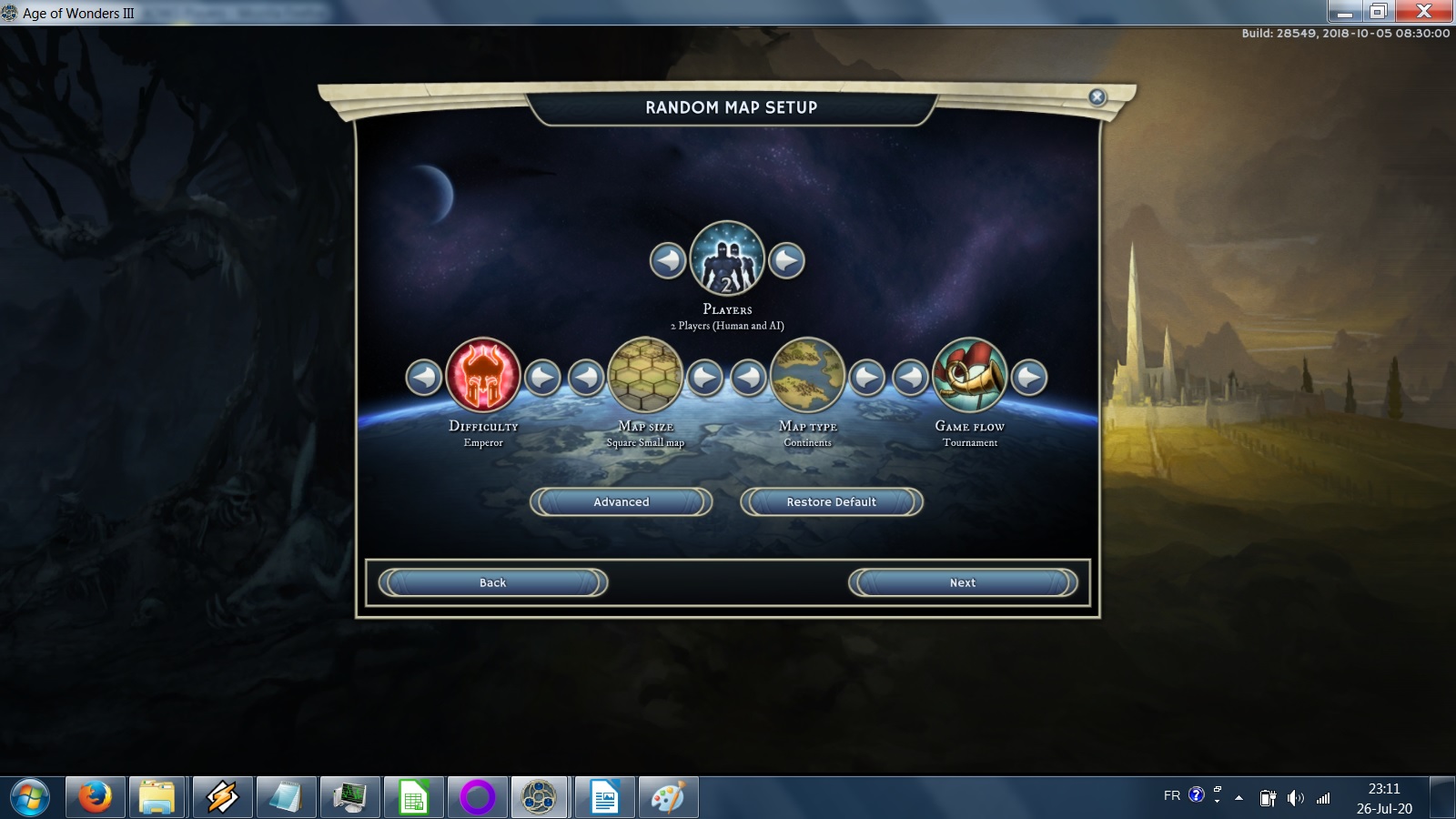Choose previous Game Flow setting
Viewport: 1456px width, 819px height.
(x=911, y=377)
